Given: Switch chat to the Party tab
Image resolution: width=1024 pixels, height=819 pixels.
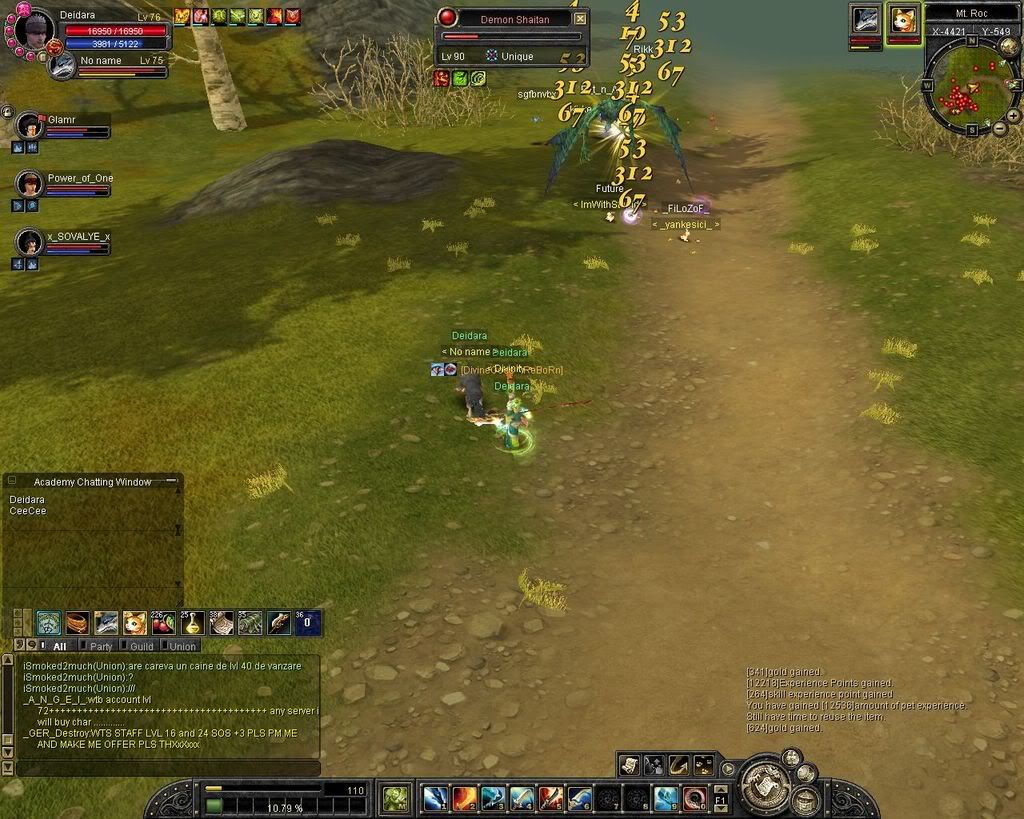Looking at the screenshot, I should click(101, 647).
